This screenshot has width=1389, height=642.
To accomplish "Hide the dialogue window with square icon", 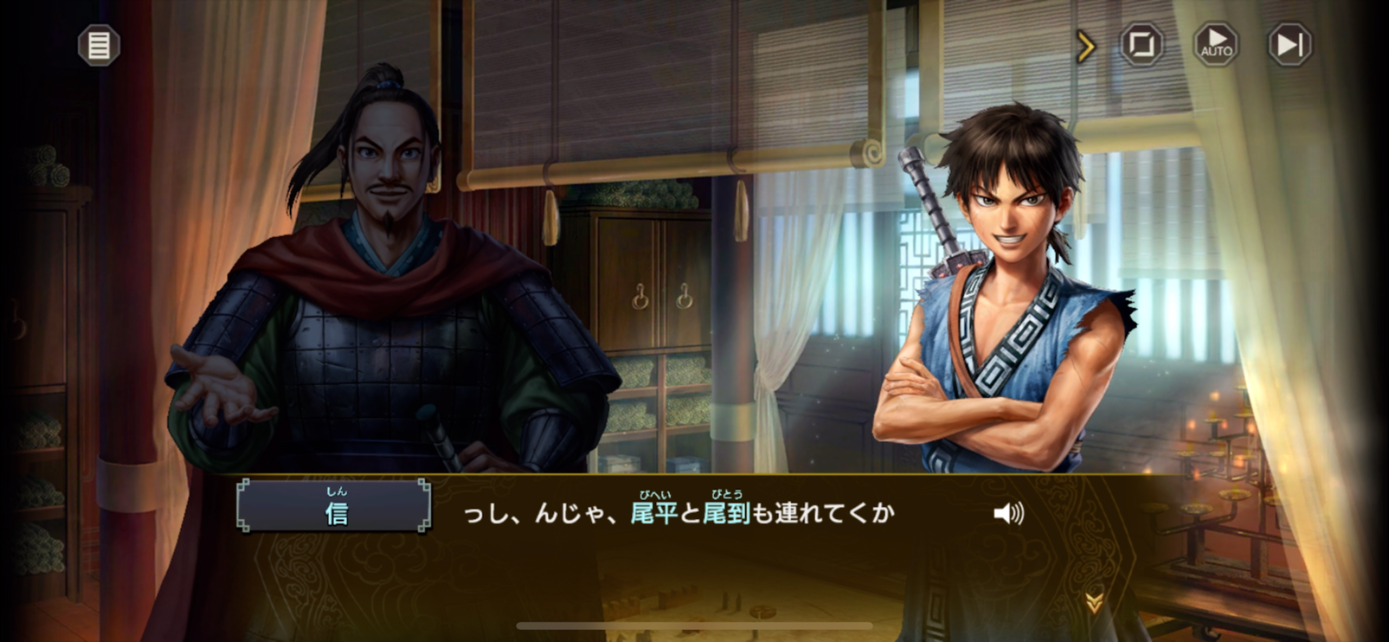I will coord(1142,45).
